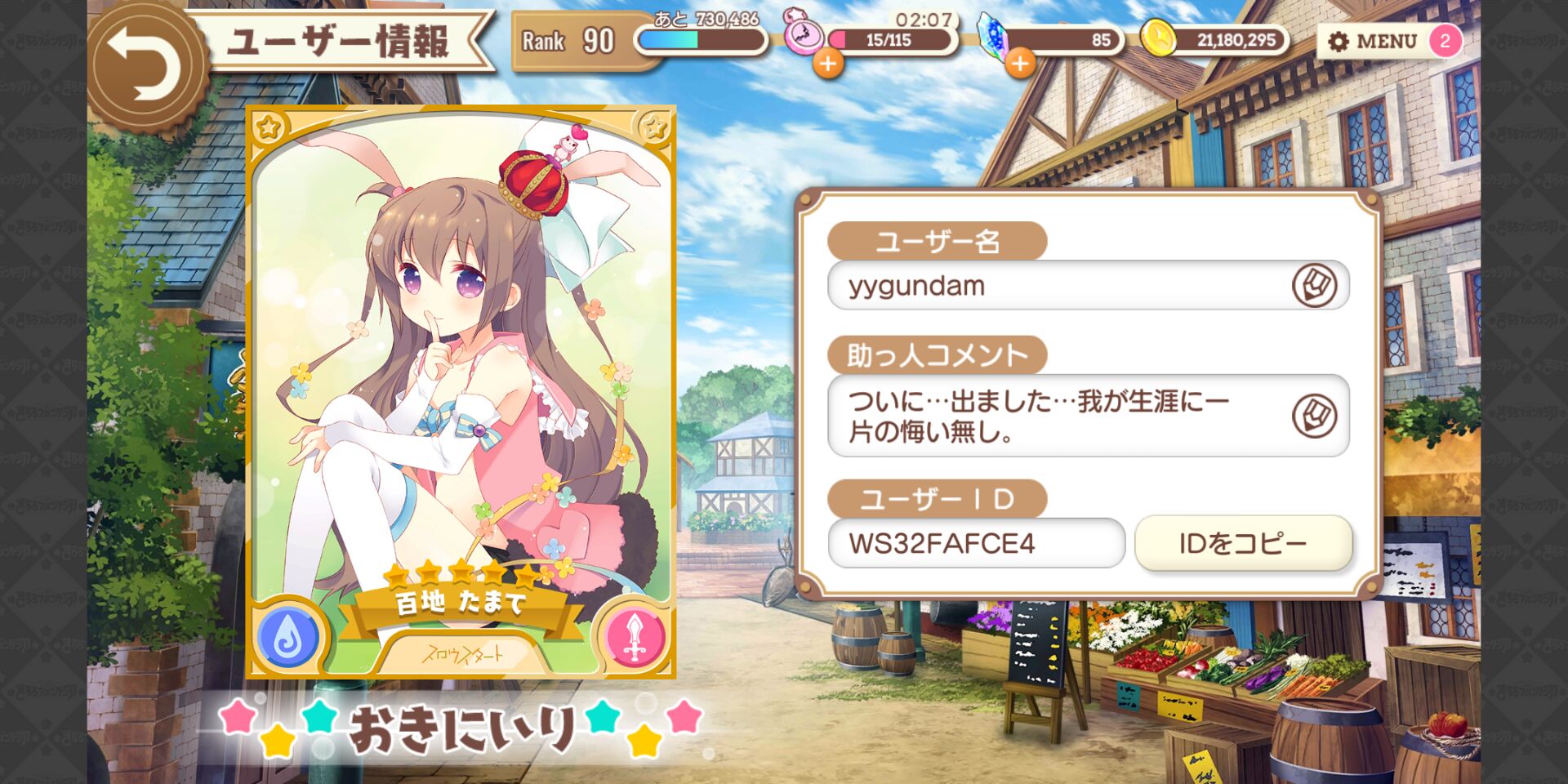Click the gold coin icon
The width and height of the screenshot is (1568, 784).
[1158, 38]
